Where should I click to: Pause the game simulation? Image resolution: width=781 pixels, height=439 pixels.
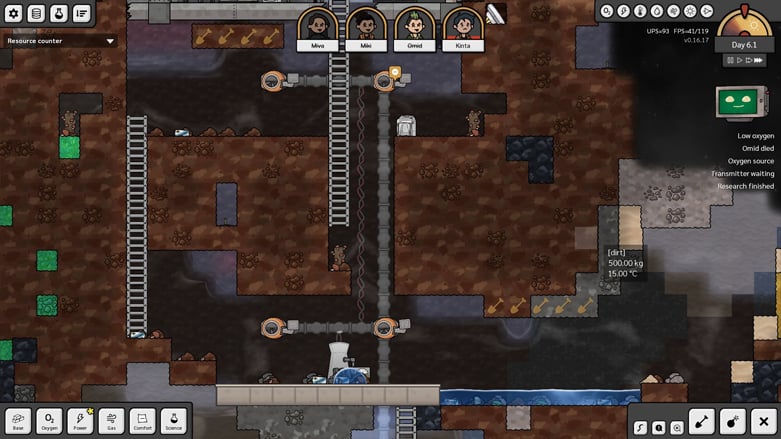pos(730,60)
